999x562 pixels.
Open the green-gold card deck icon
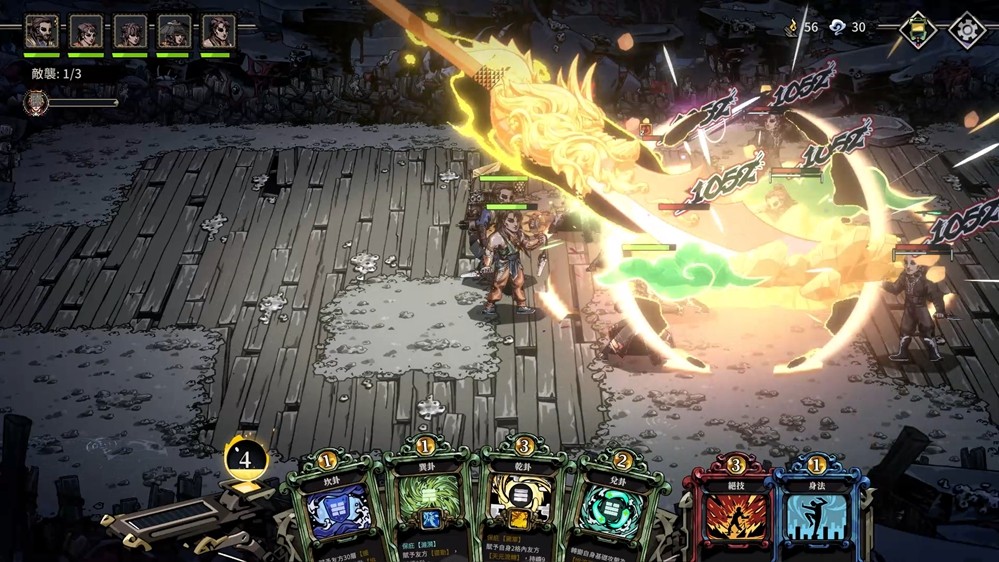pyautogui.click(x=917, y=30)
